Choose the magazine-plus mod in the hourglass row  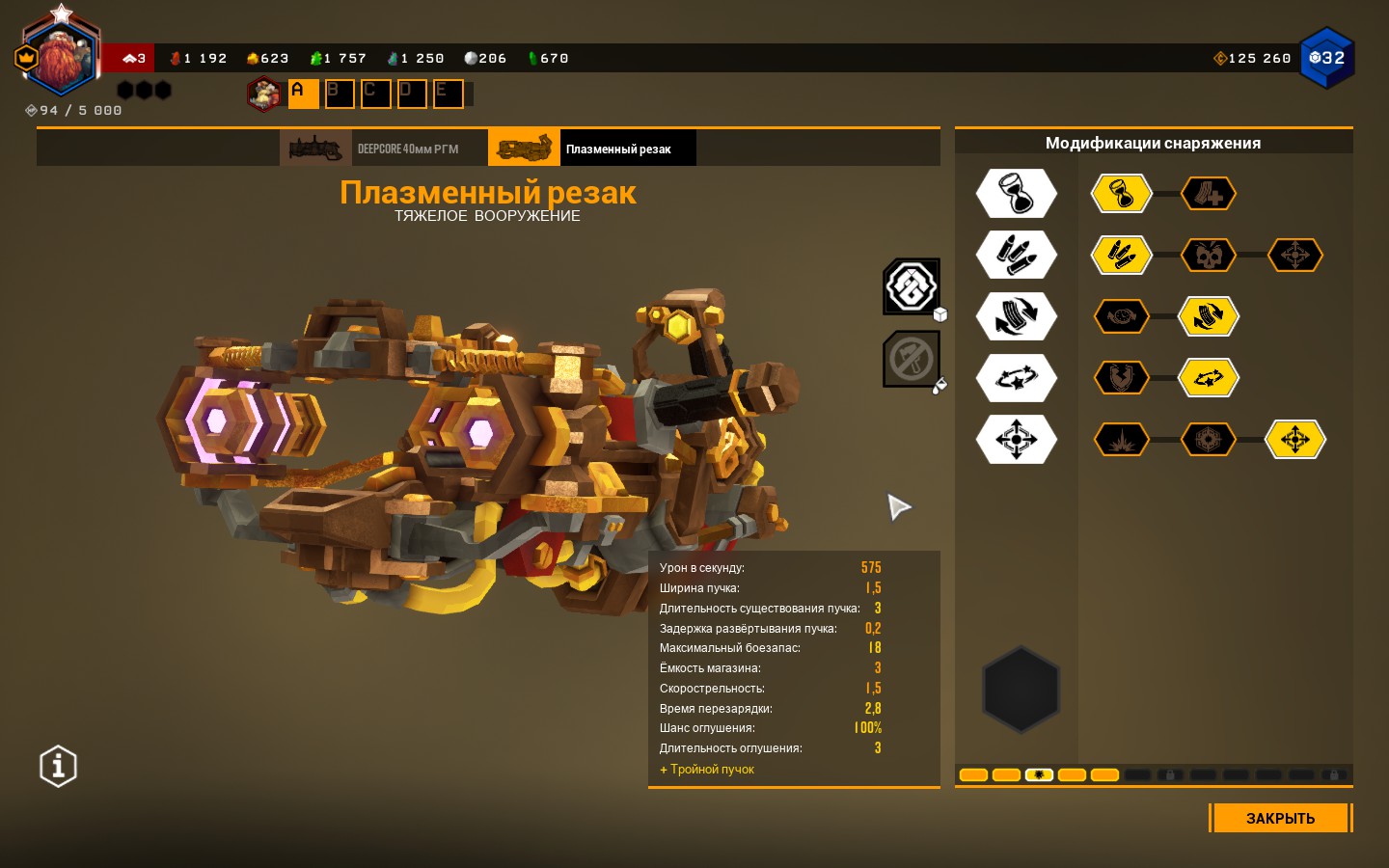(1208, 194)
